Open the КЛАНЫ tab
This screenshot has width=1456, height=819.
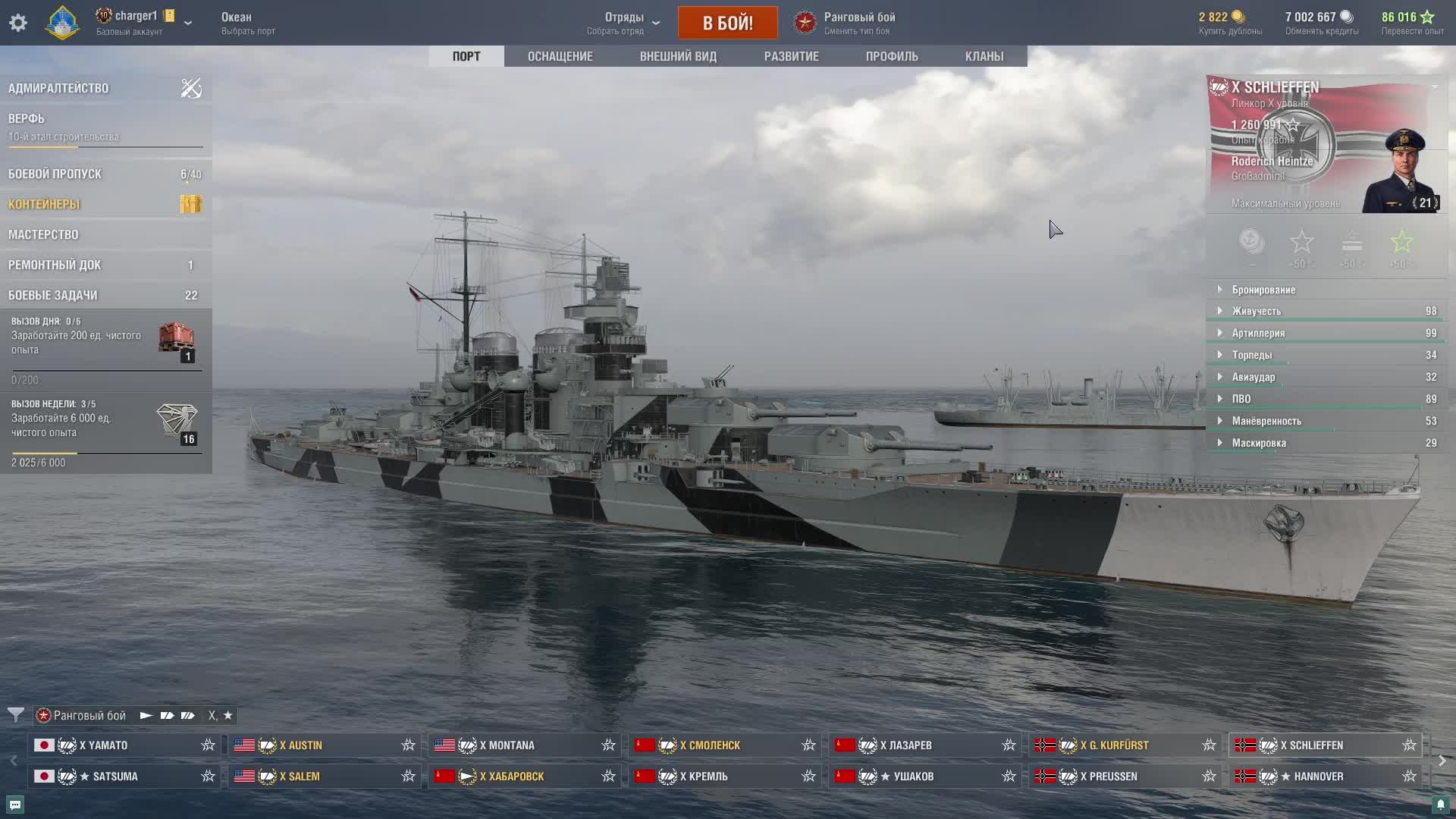pos(984,56)
